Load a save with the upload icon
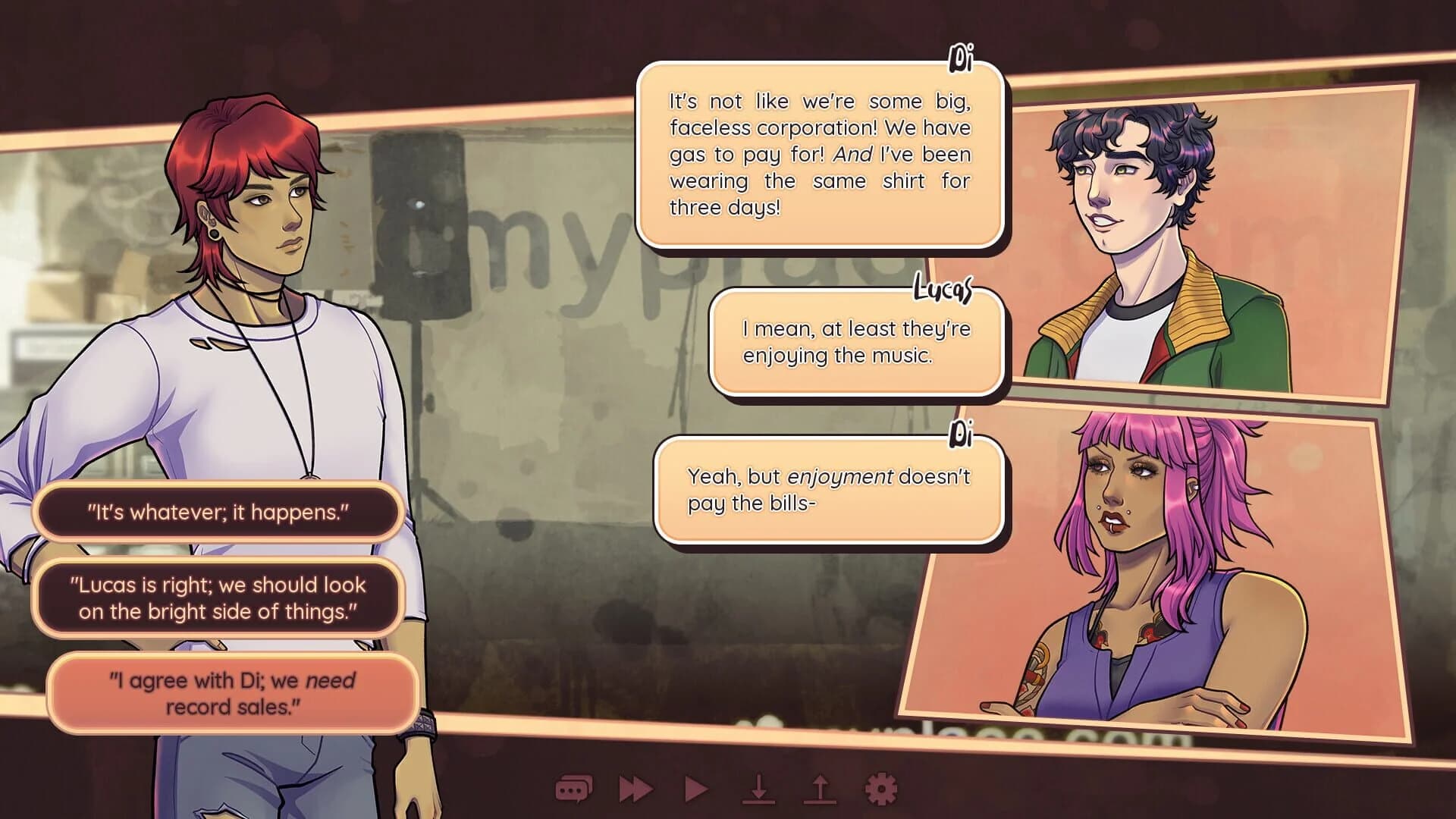This screenshot has height=819, width=1456. [817, 789]
